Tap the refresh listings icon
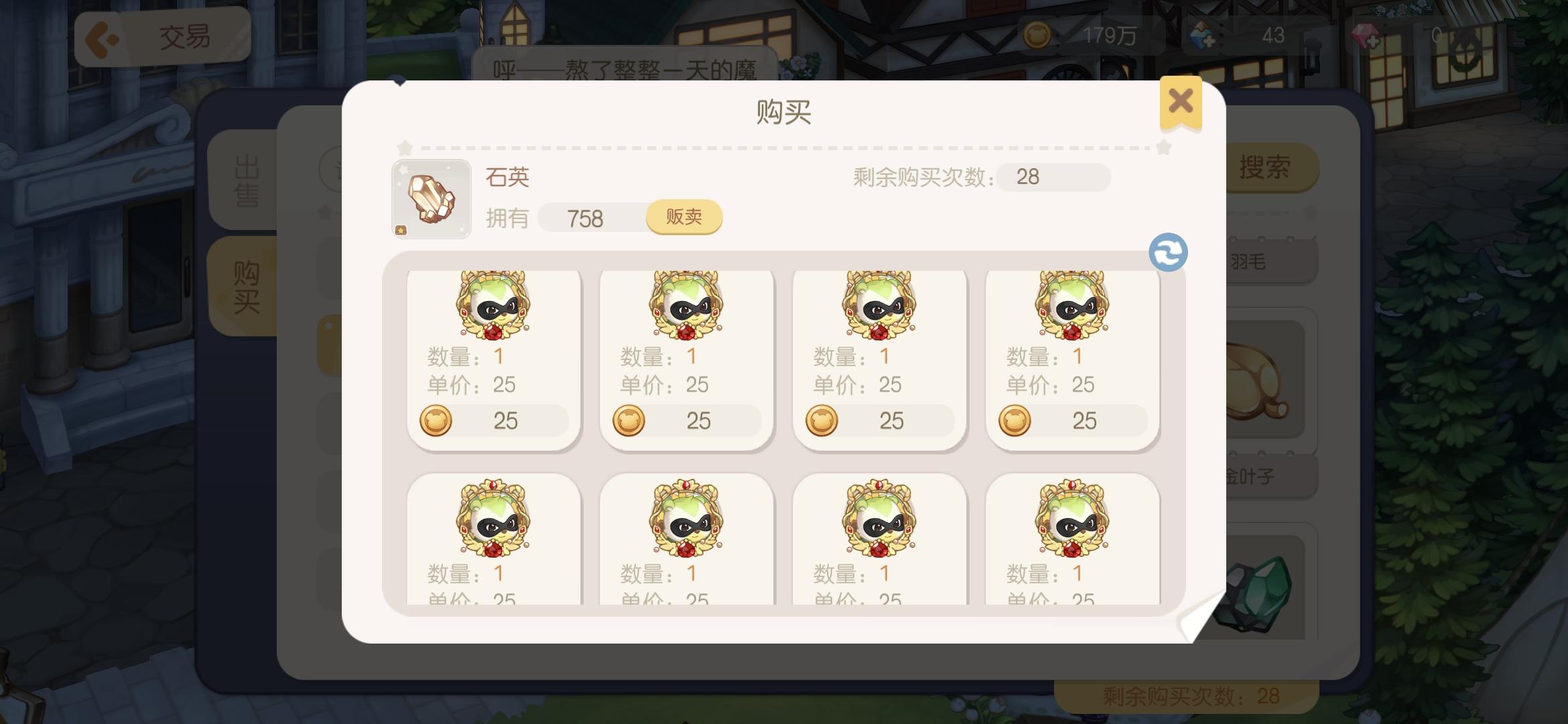 (x=1168, y=251)
